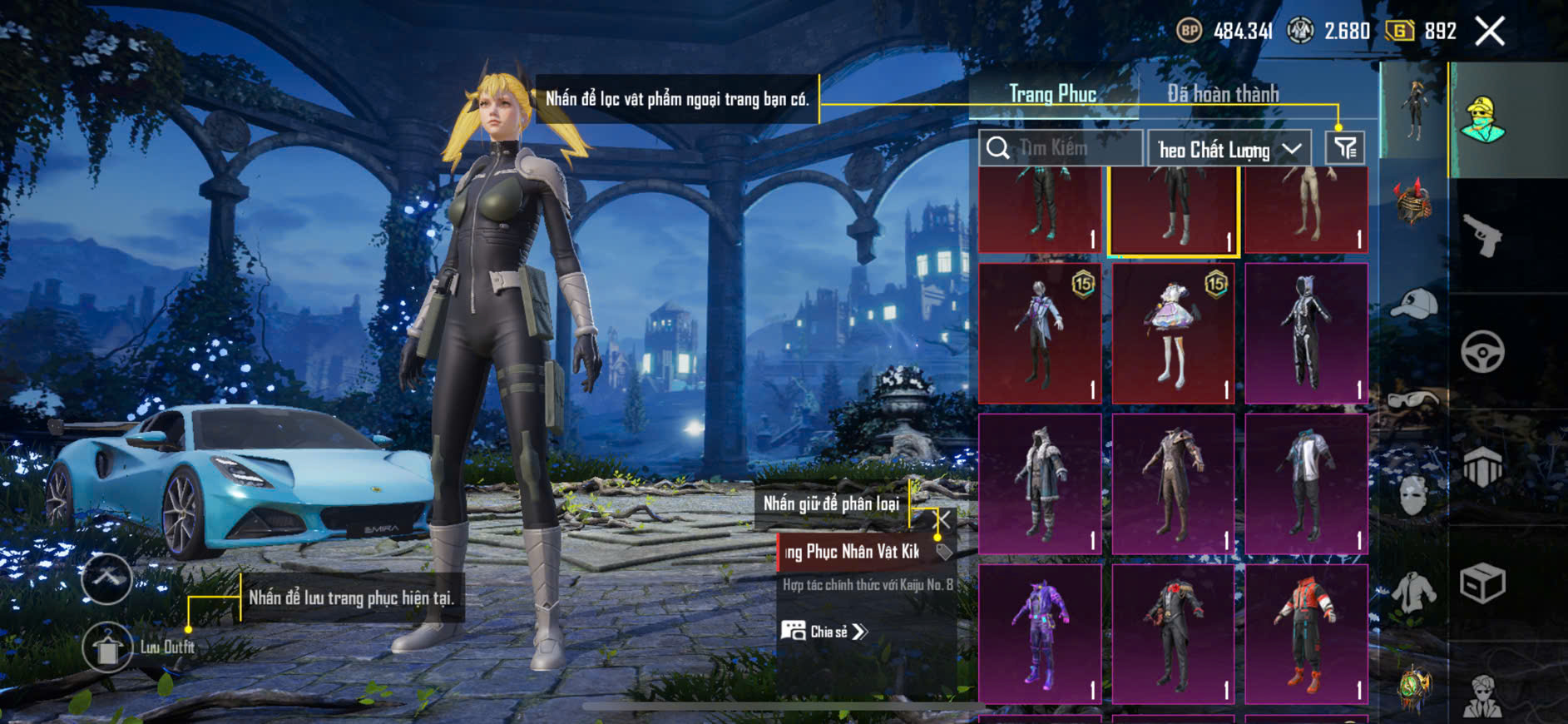Toggle the owned-items filter funnel icon
This screenshot has height=724, width=1568.
pos(1345,149)
